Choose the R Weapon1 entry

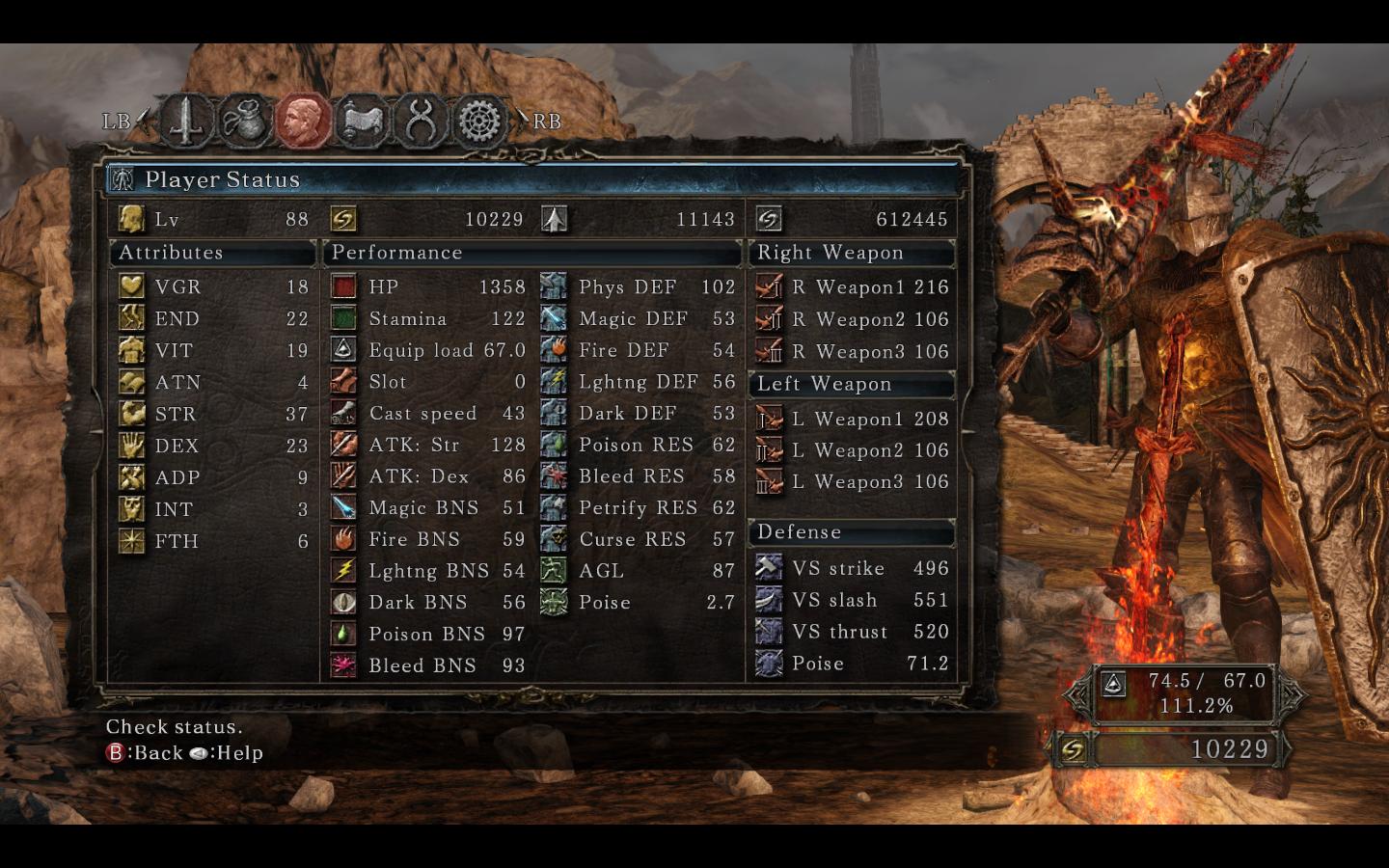(x=853, y=286)
